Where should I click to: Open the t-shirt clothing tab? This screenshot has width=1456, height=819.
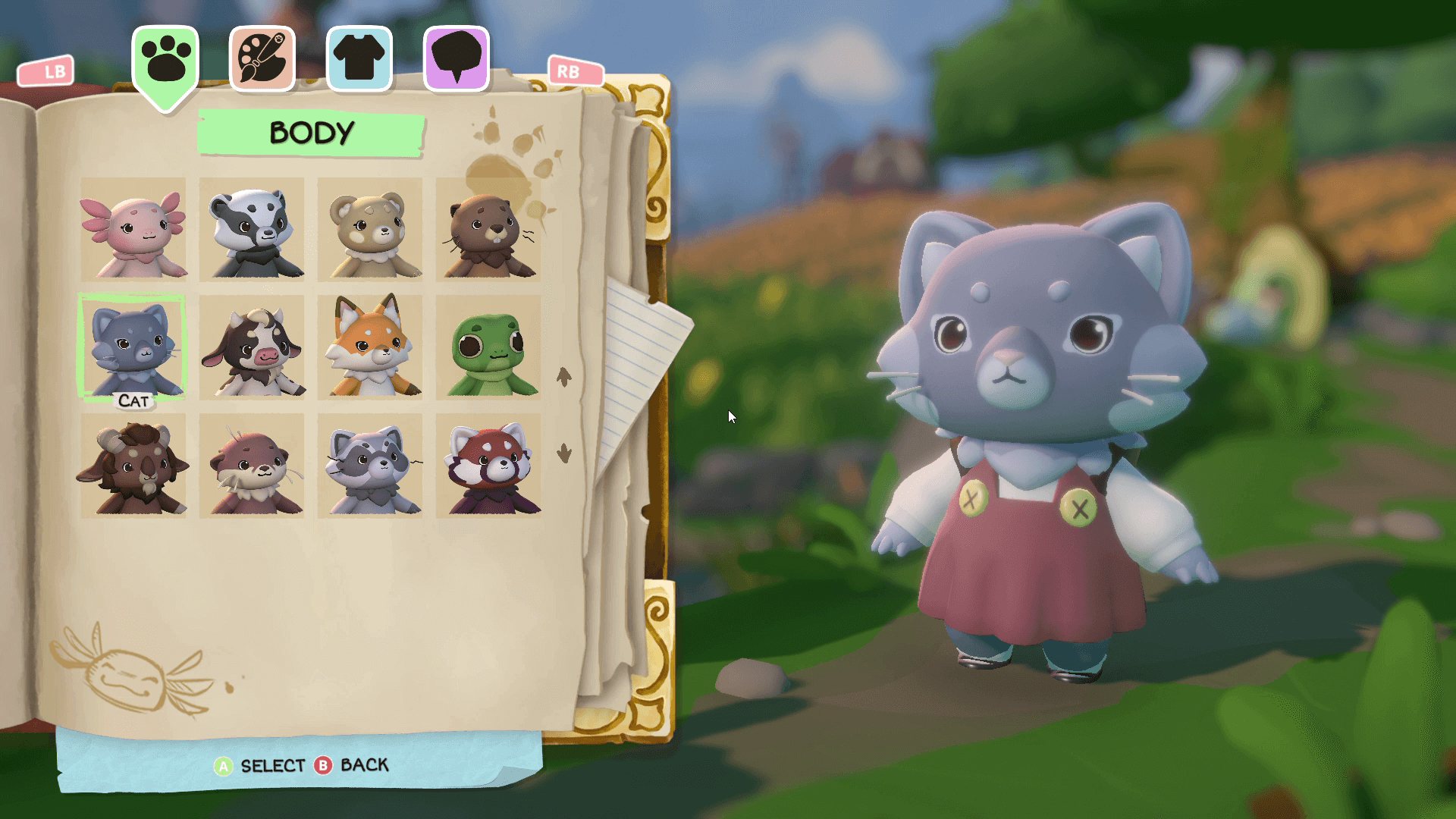(359, 58)
